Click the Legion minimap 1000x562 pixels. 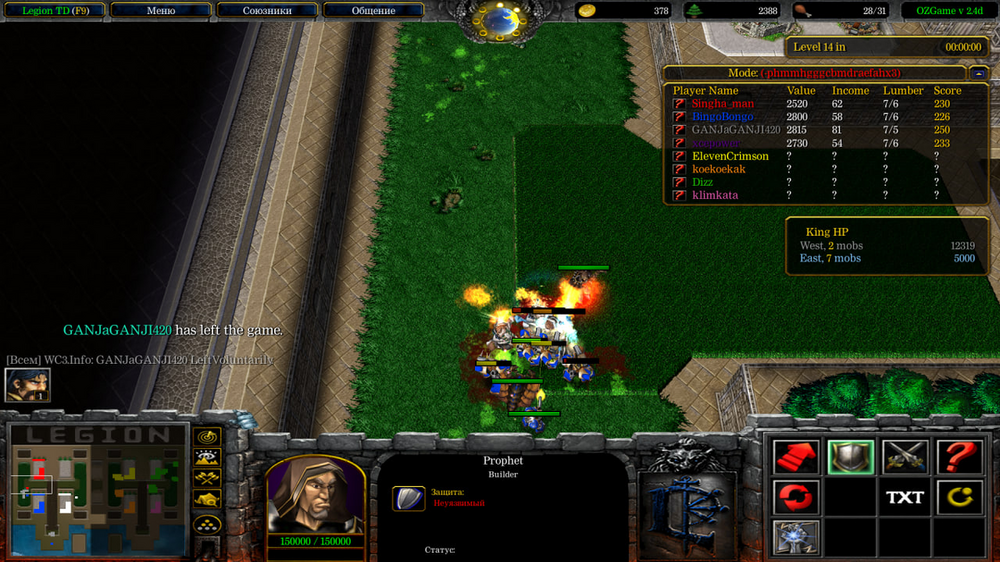click(x=98, y=490)
